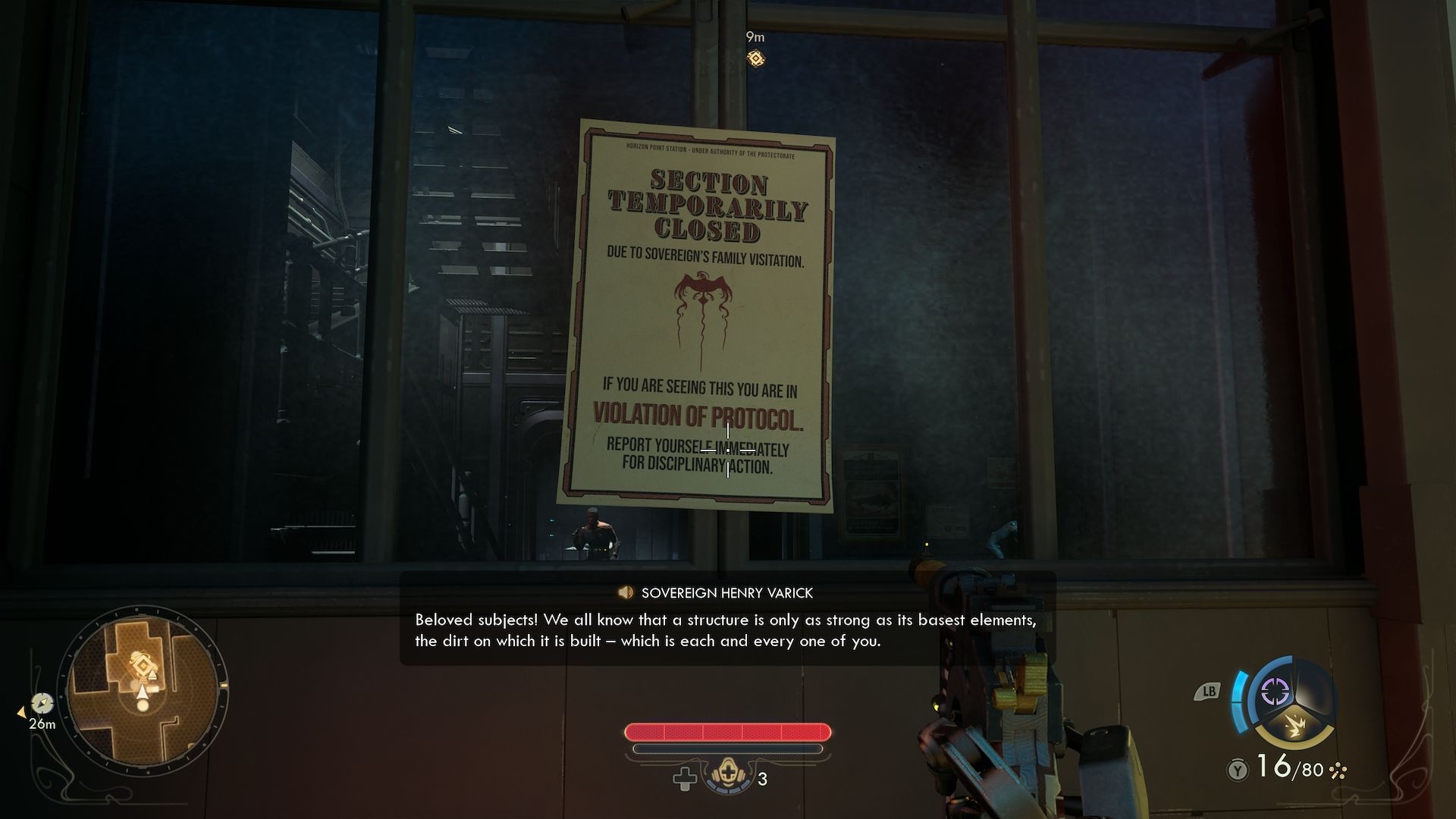Select the quest objective marker showing 9m
Screen dimensions: 1456x819
pyautogui.click(x=755, y=58)
